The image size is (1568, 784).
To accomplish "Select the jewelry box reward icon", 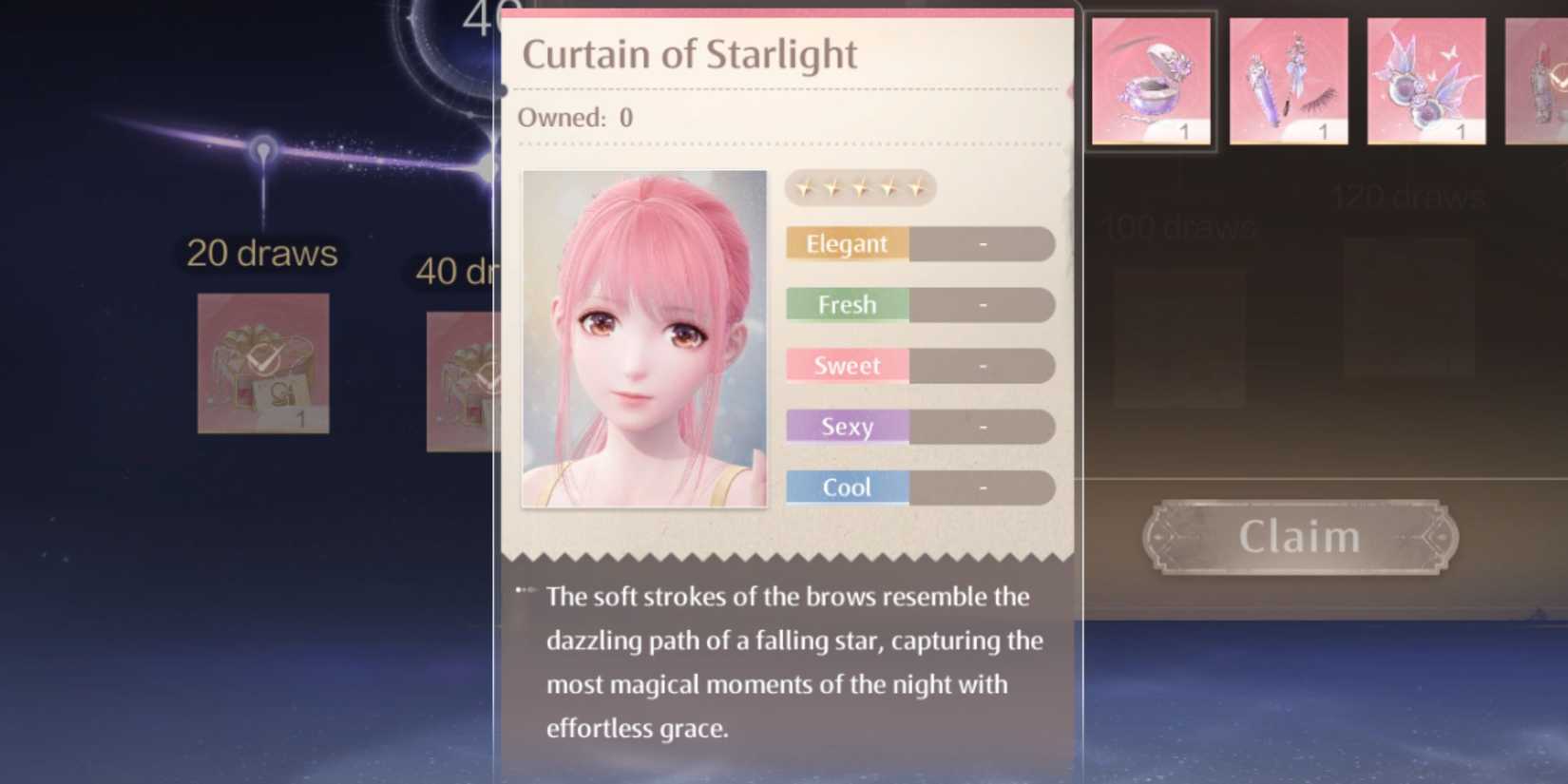I will (x=1151, y=80).
